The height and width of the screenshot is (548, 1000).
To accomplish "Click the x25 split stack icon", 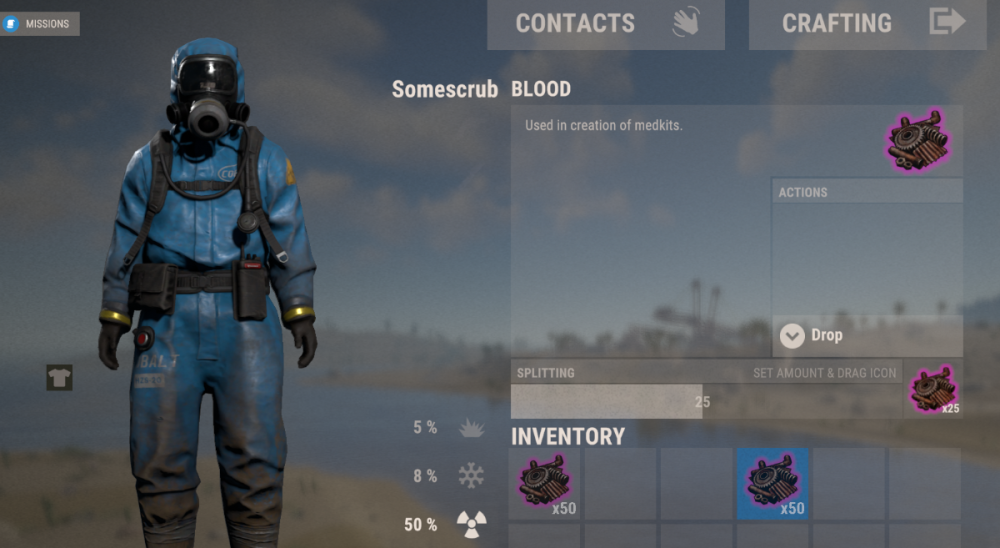I will point(932,389).
